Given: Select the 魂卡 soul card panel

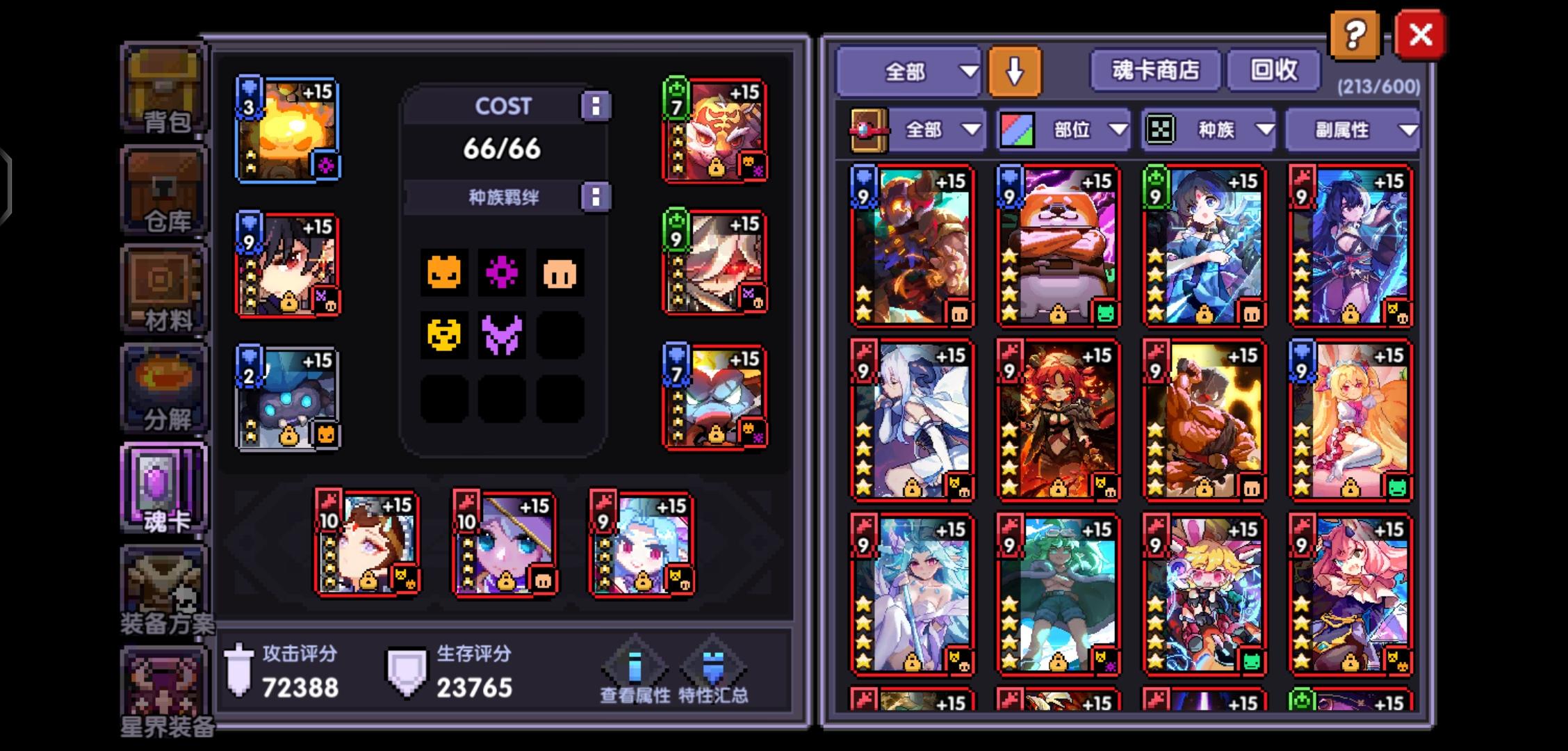Looking at the screenshot, I should tap(163, 487).
